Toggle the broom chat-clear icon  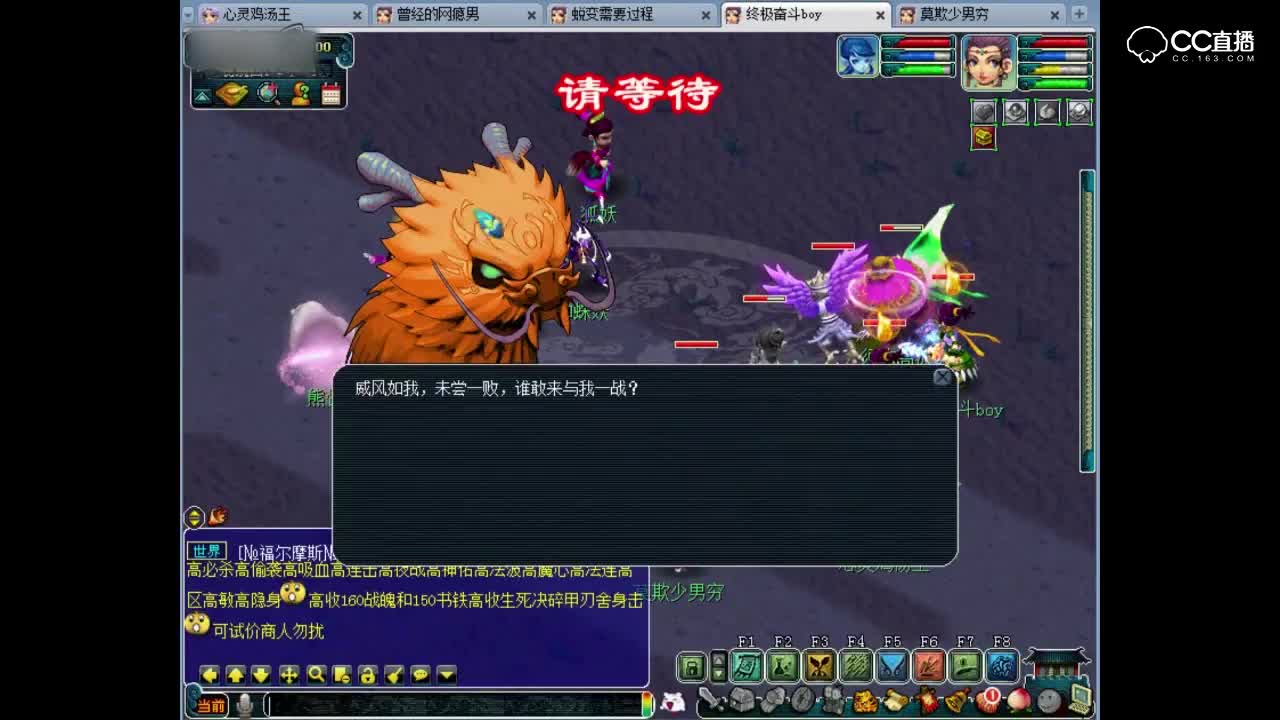(392, 675)
